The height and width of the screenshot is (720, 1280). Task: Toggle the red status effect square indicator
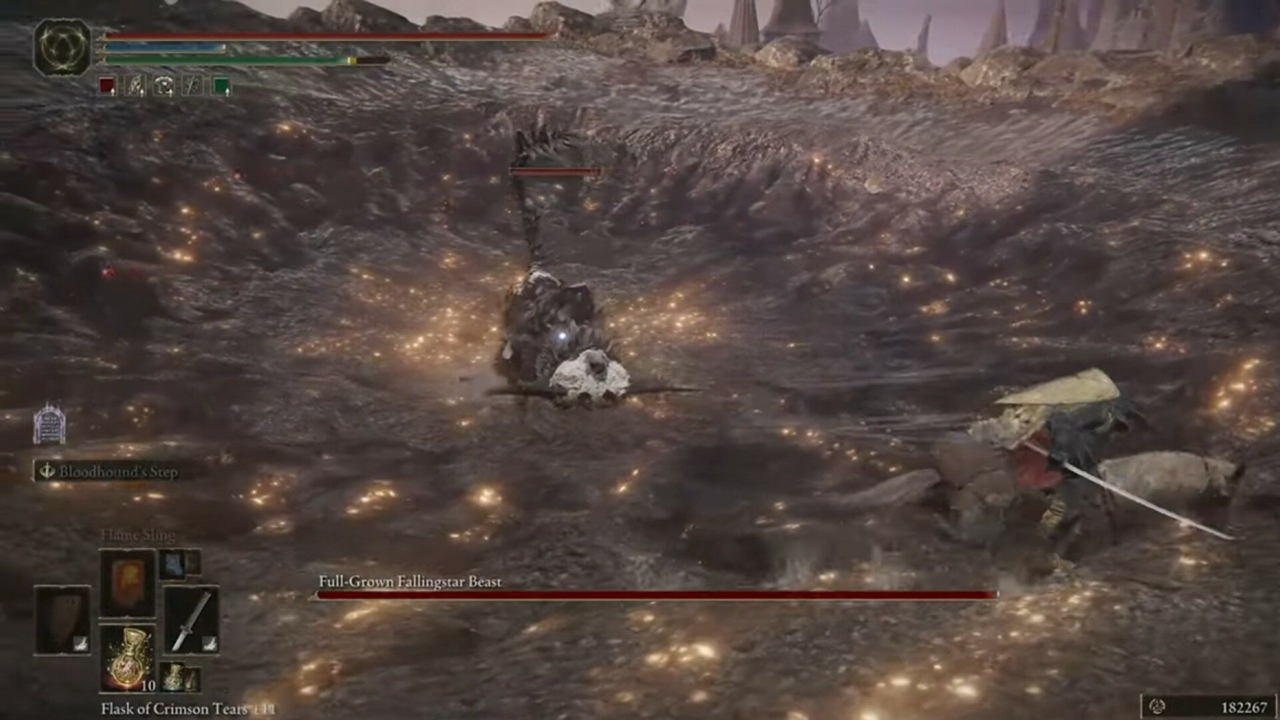[x=106, y=86]
